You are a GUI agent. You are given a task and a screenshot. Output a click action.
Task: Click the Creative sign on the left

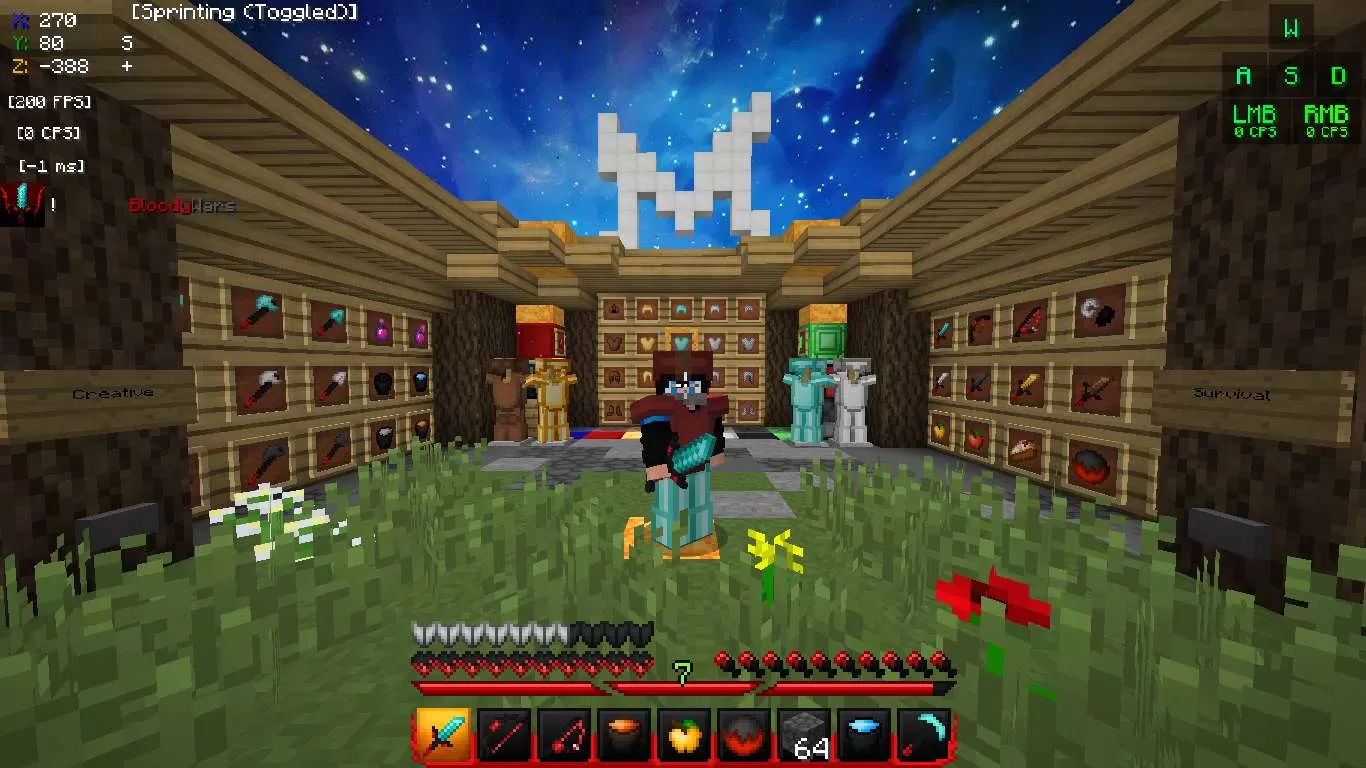point(111,392)
